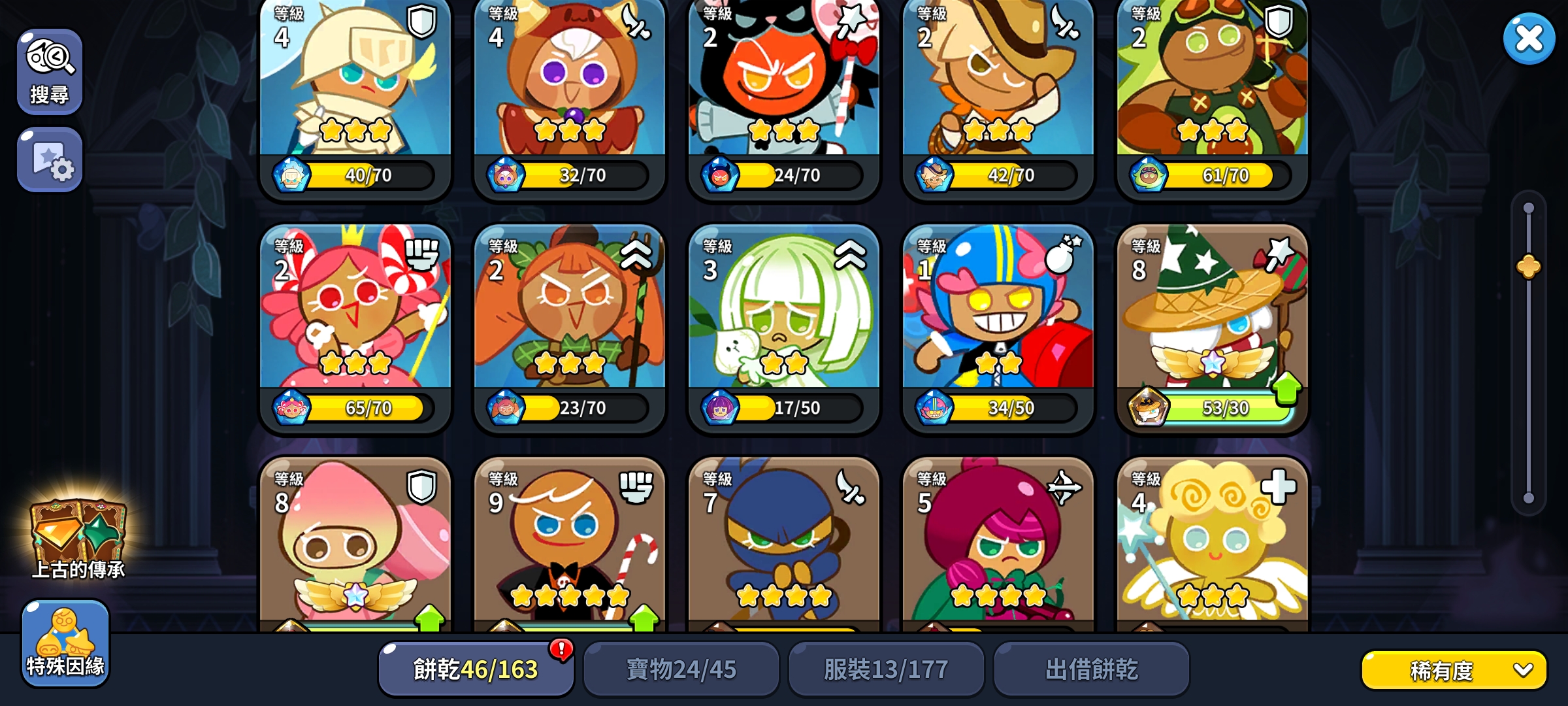Open the 出借餅乾 tab
This screenshot has width=1568, height=706.
click(1092, 669)
